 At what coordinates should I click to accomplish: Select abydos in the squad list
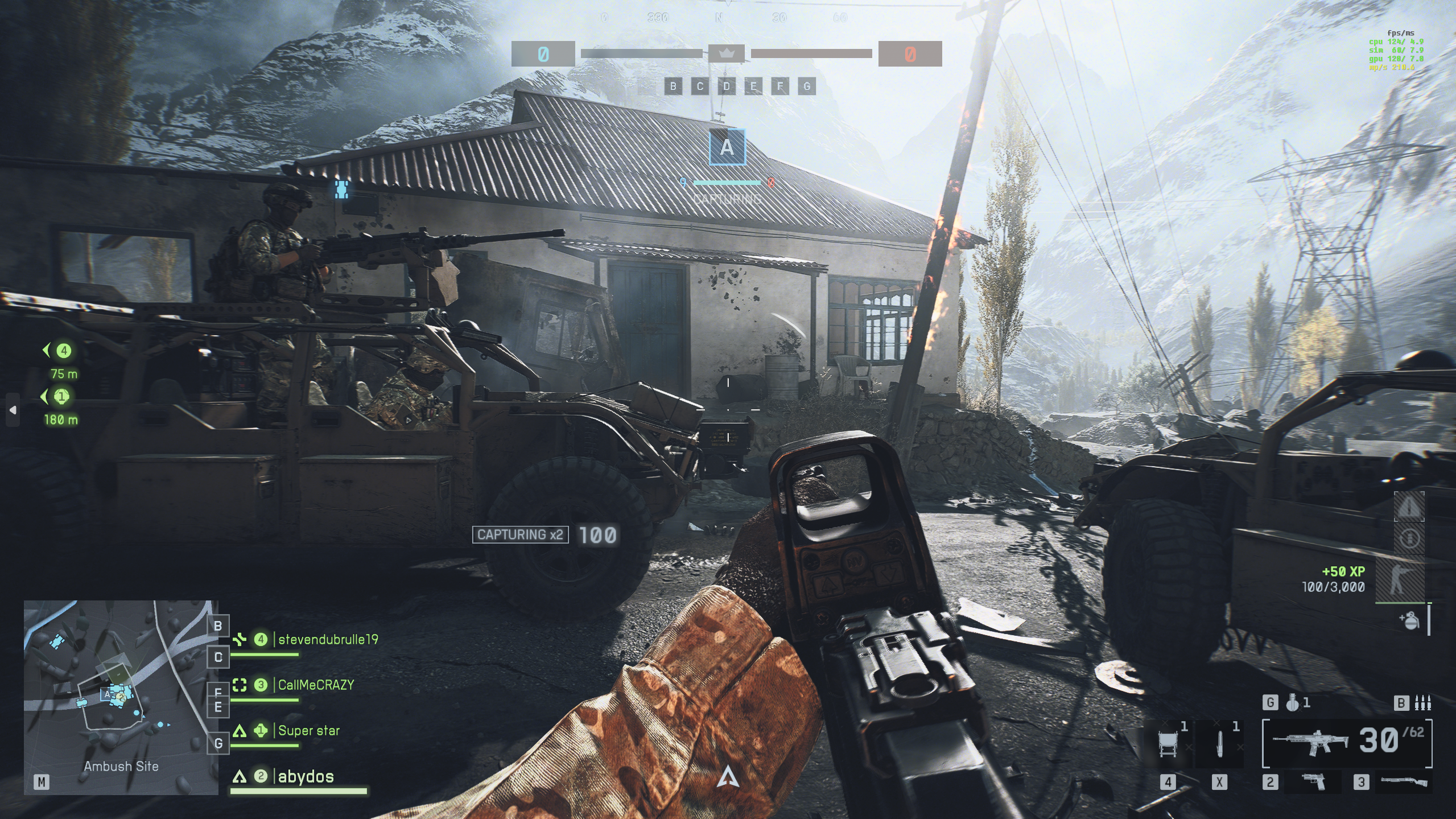click(306, 777)
